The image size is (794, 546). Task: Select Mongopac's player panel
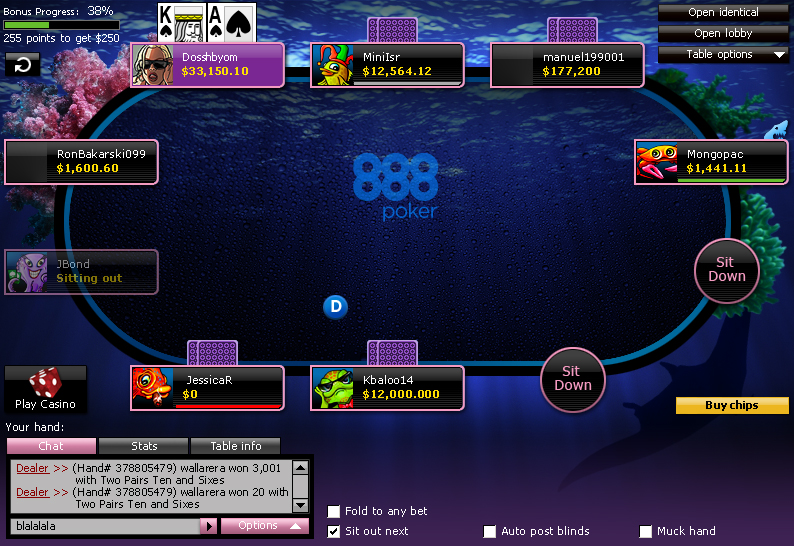[x=712, y=162]
